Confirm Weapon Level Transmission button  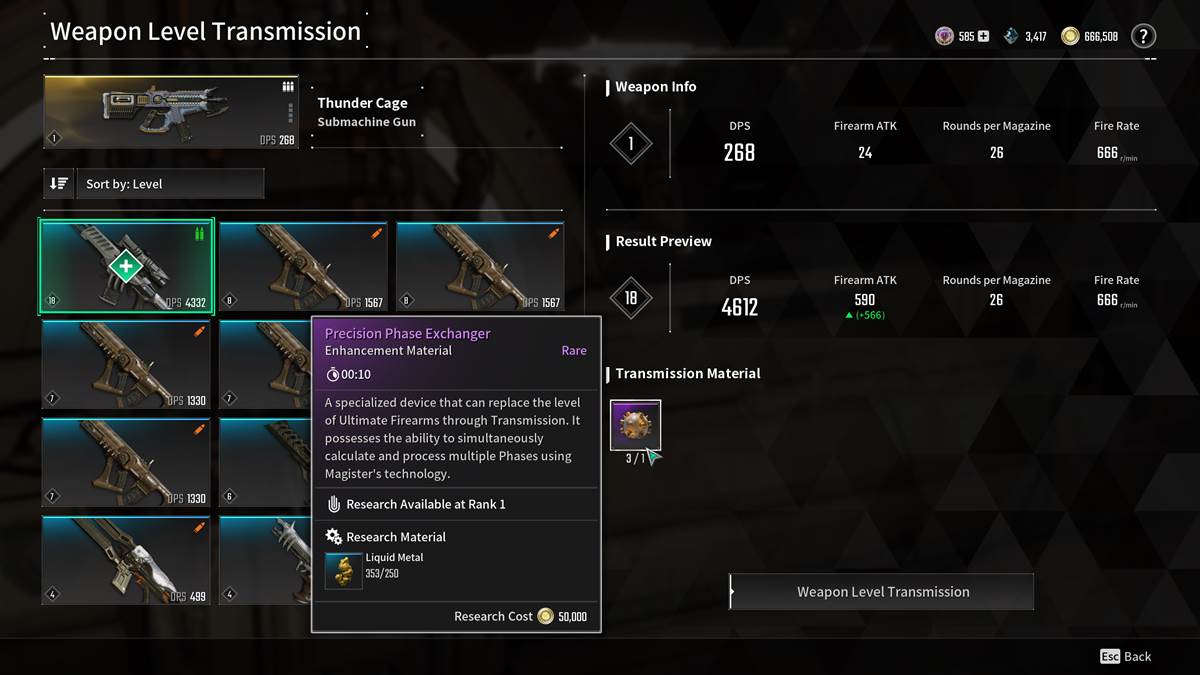pyautogui.click(x=882, y=591)
